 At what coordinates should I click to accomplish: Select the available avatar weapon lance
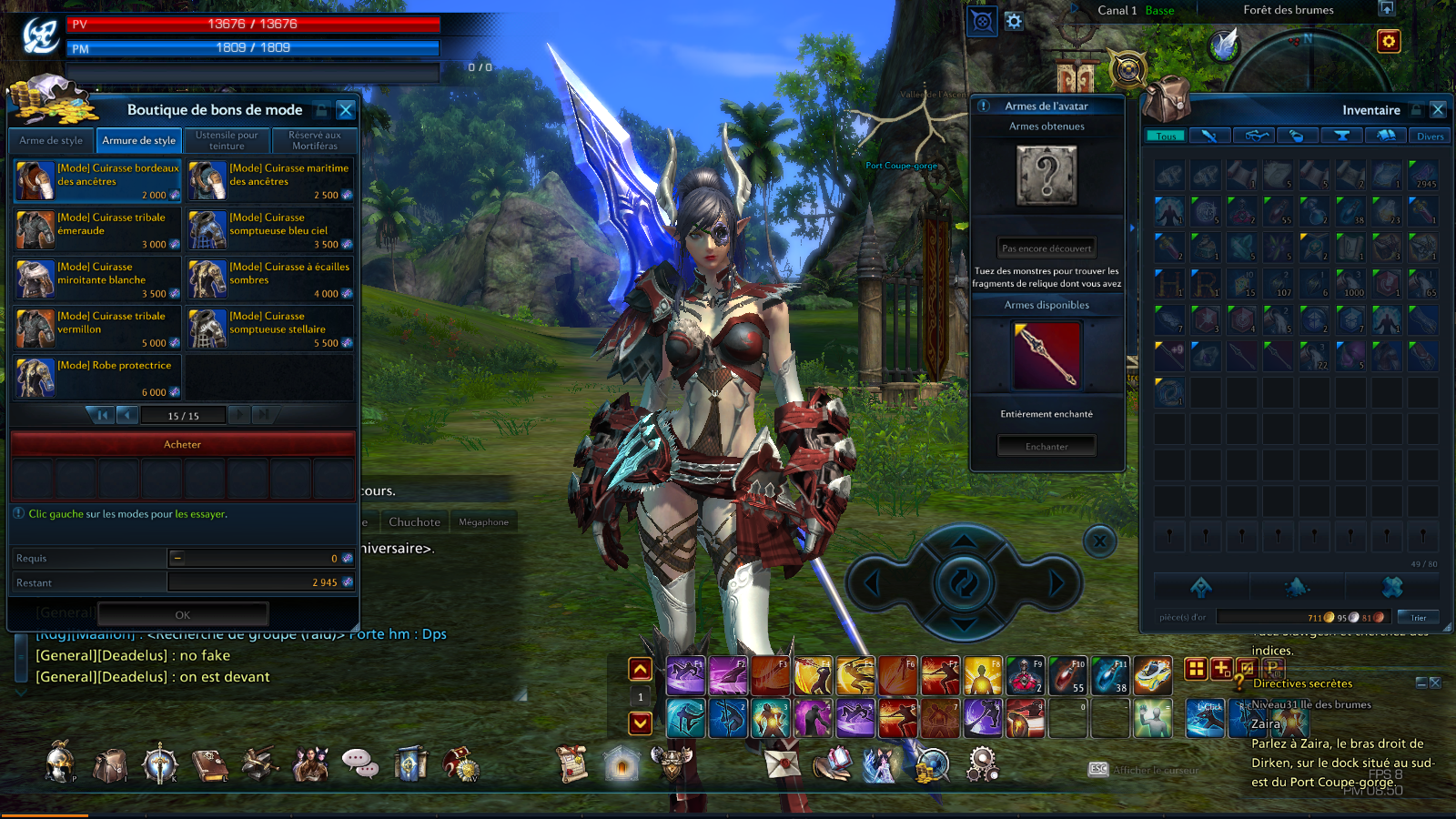(1046, 356)
